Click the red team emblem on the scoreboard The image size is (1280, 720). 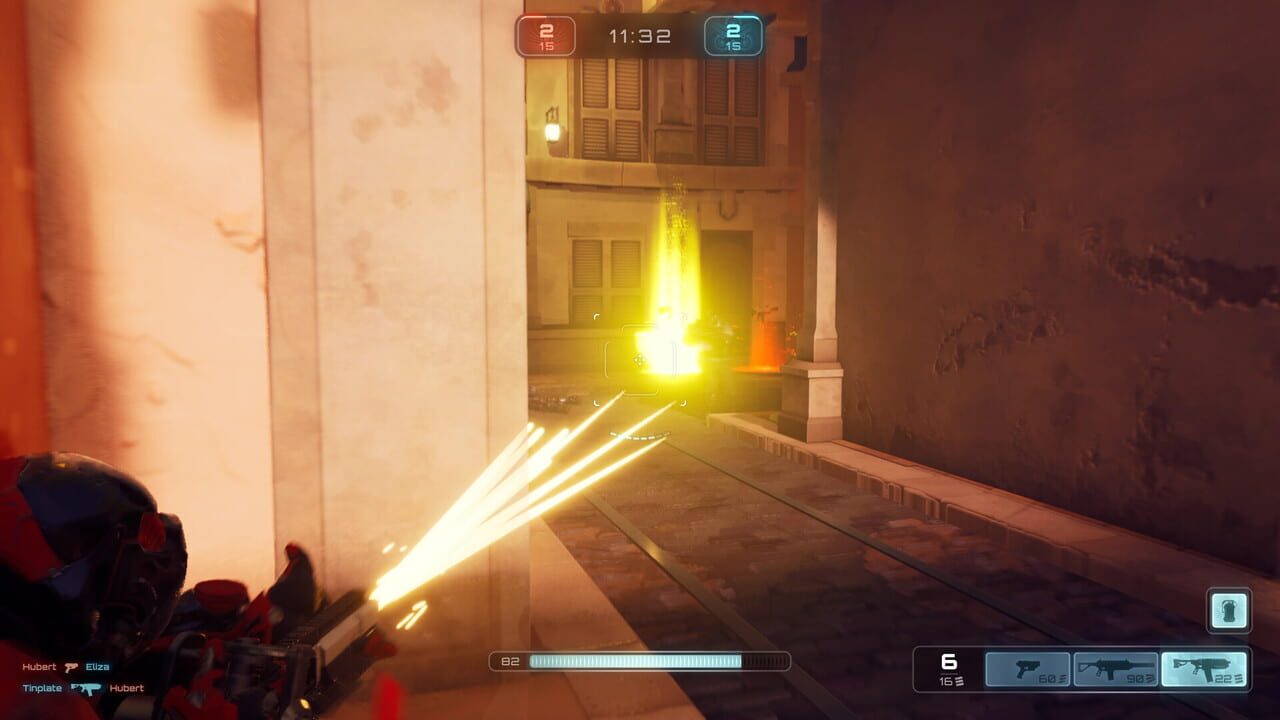tap(548, 34)
